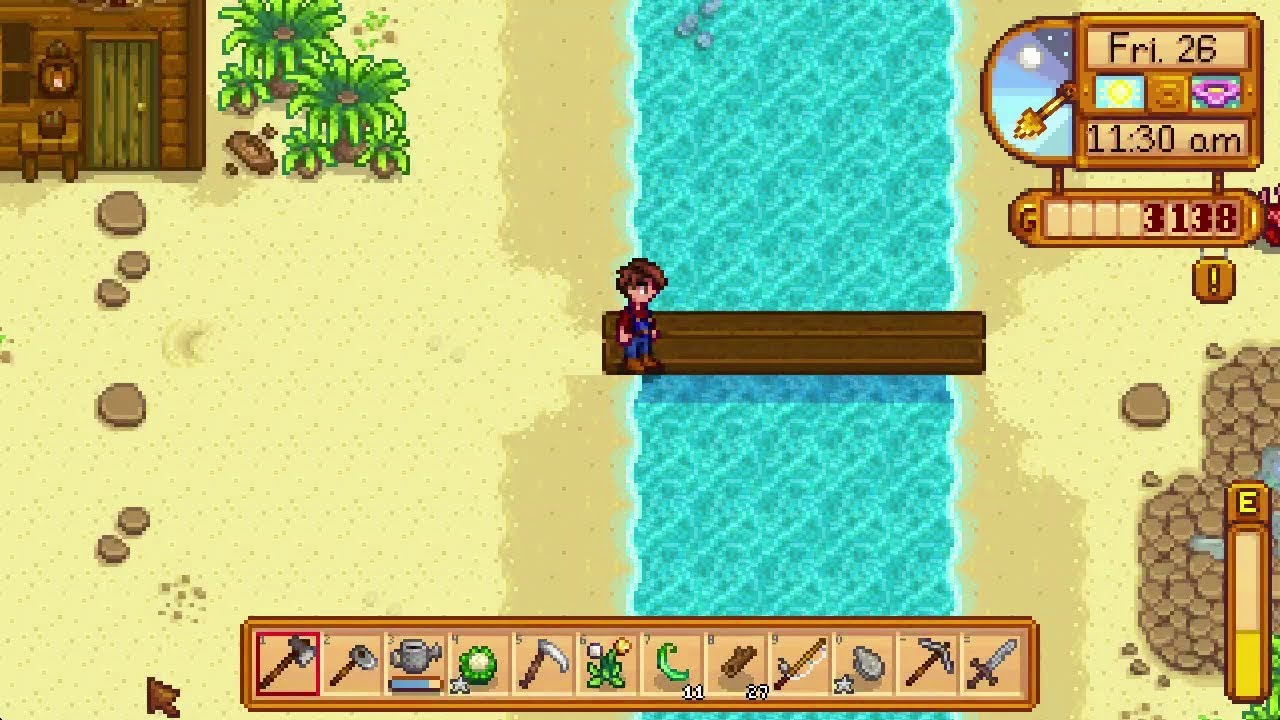
Task: Equip the scythe from the hotbar
Action: (544, 663)
